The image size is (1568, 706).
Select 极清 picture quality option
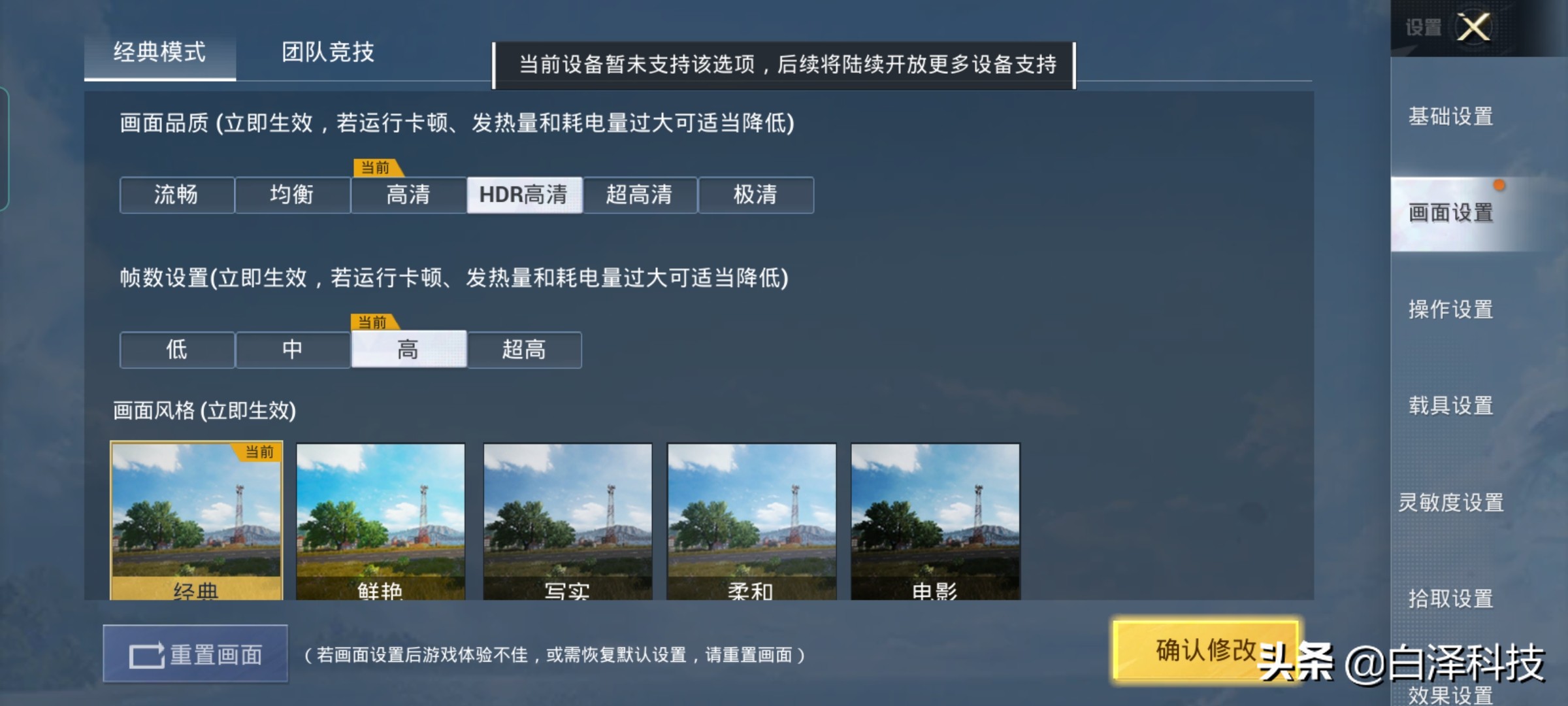[756, 195]
